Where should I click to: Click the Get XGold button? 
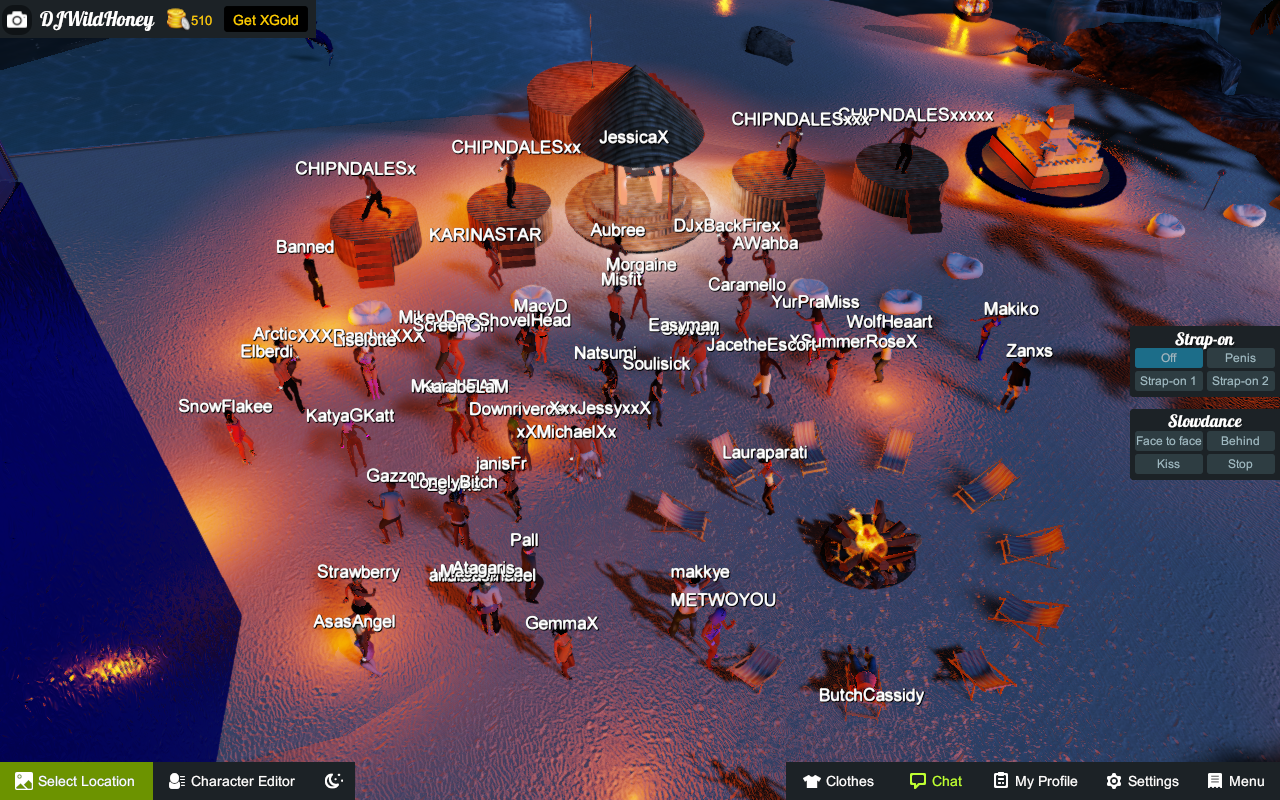point(265,20)
